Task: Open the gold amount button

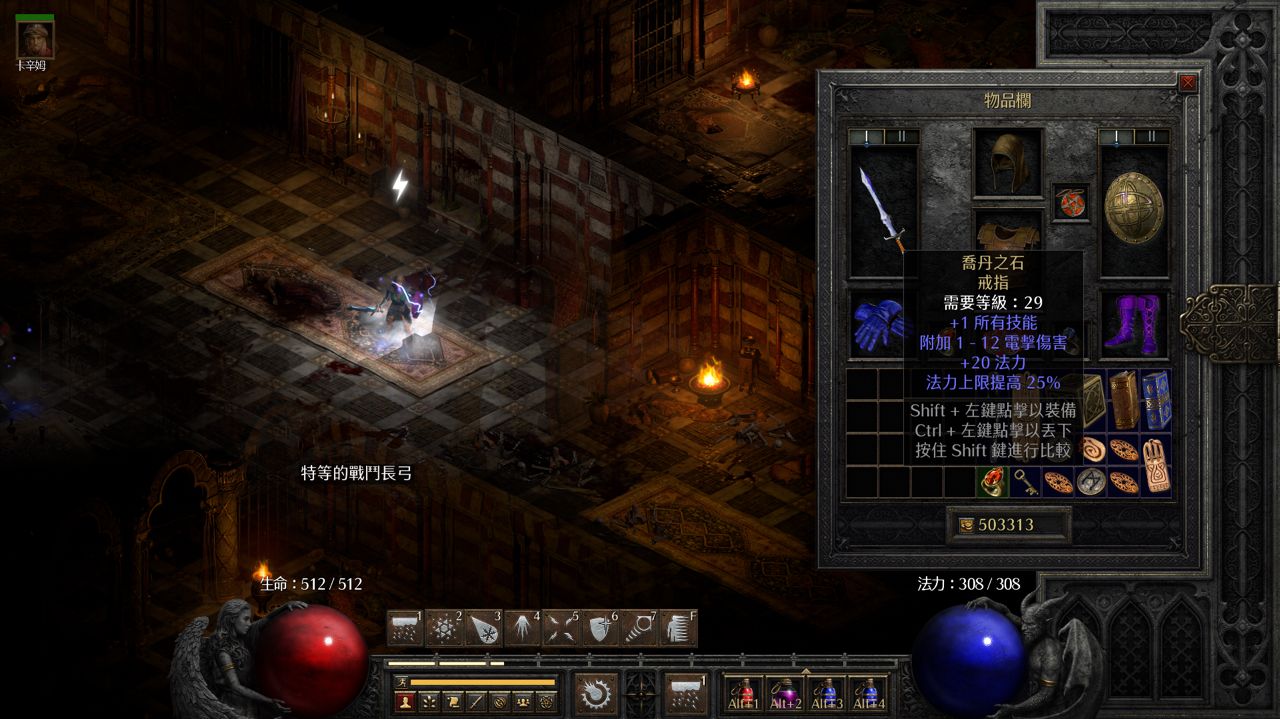Action: tap(1008, 525)
